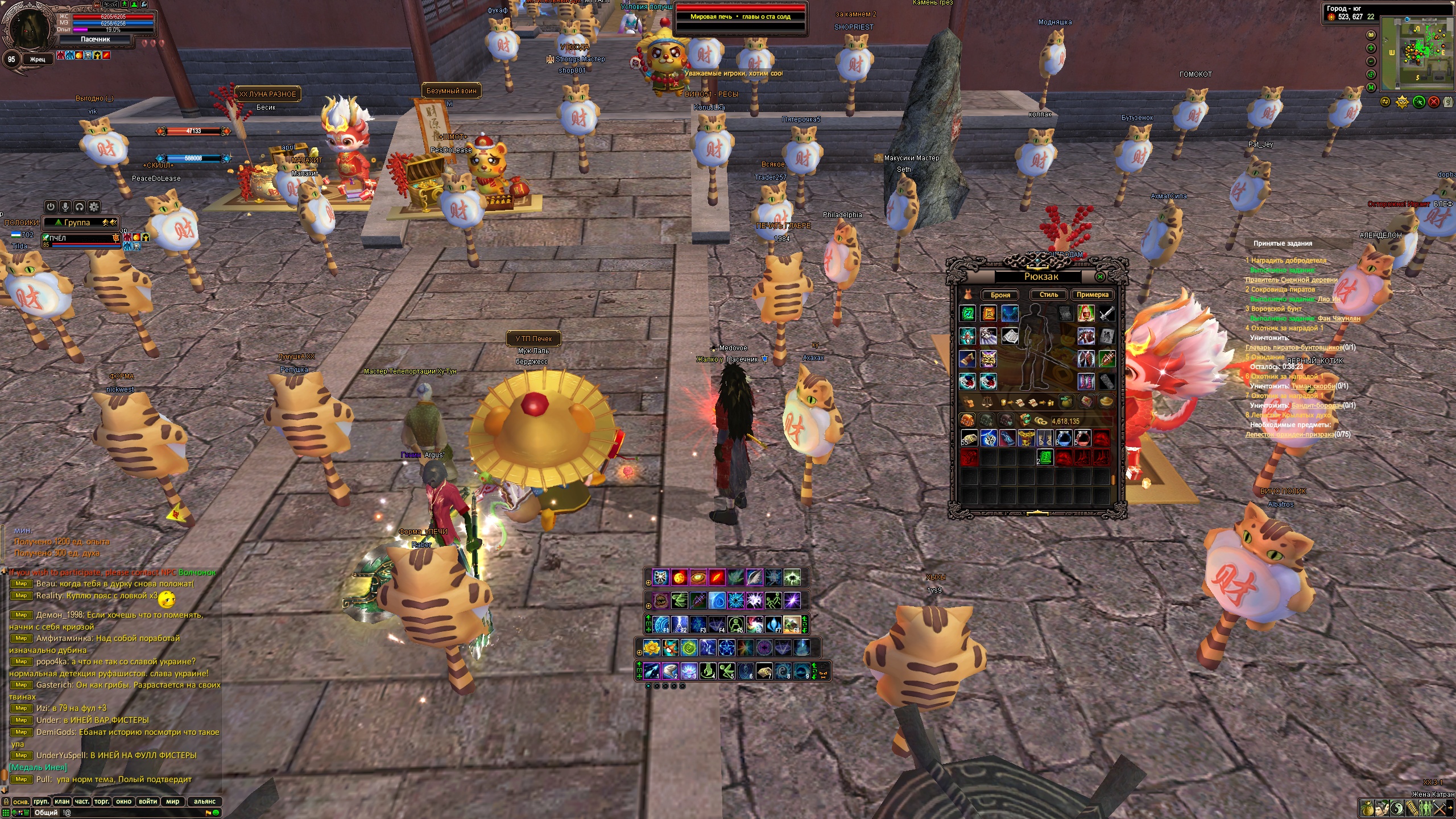Select party member ПЧЁЛ frame
1456x819 pixels.
pos(81,239)
